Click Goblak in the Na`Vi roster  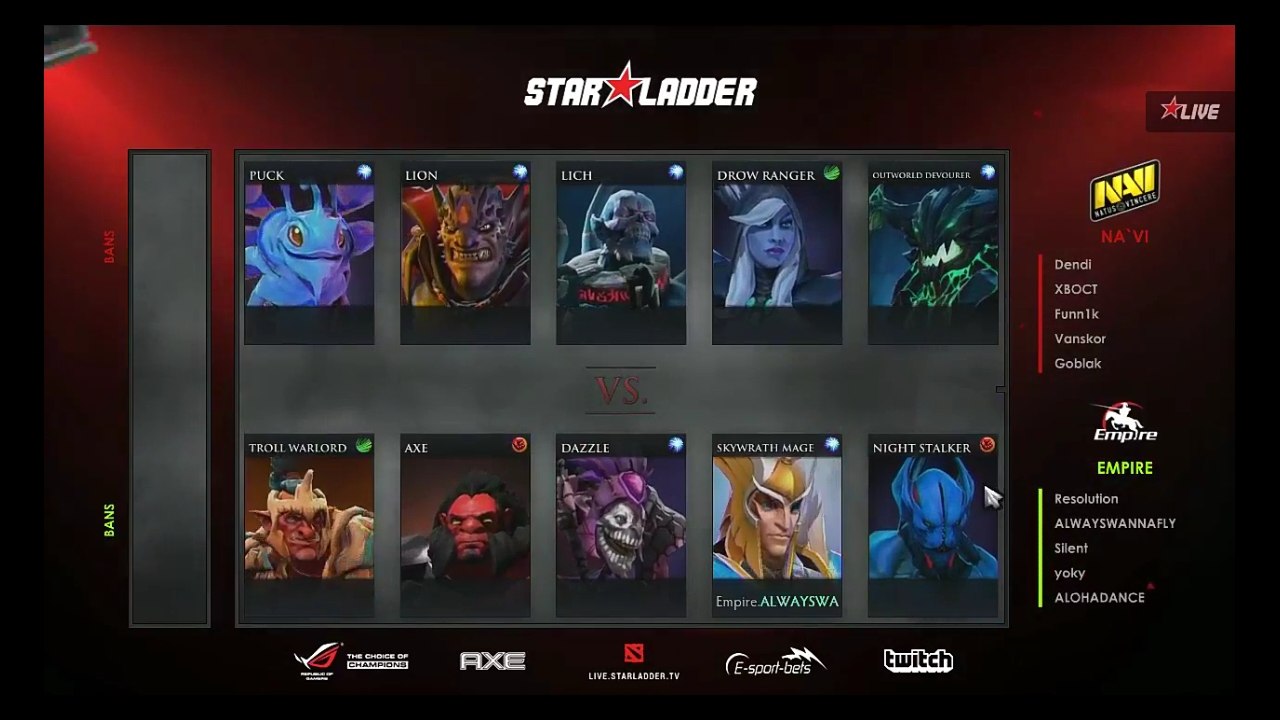[x=1078, y=364]
